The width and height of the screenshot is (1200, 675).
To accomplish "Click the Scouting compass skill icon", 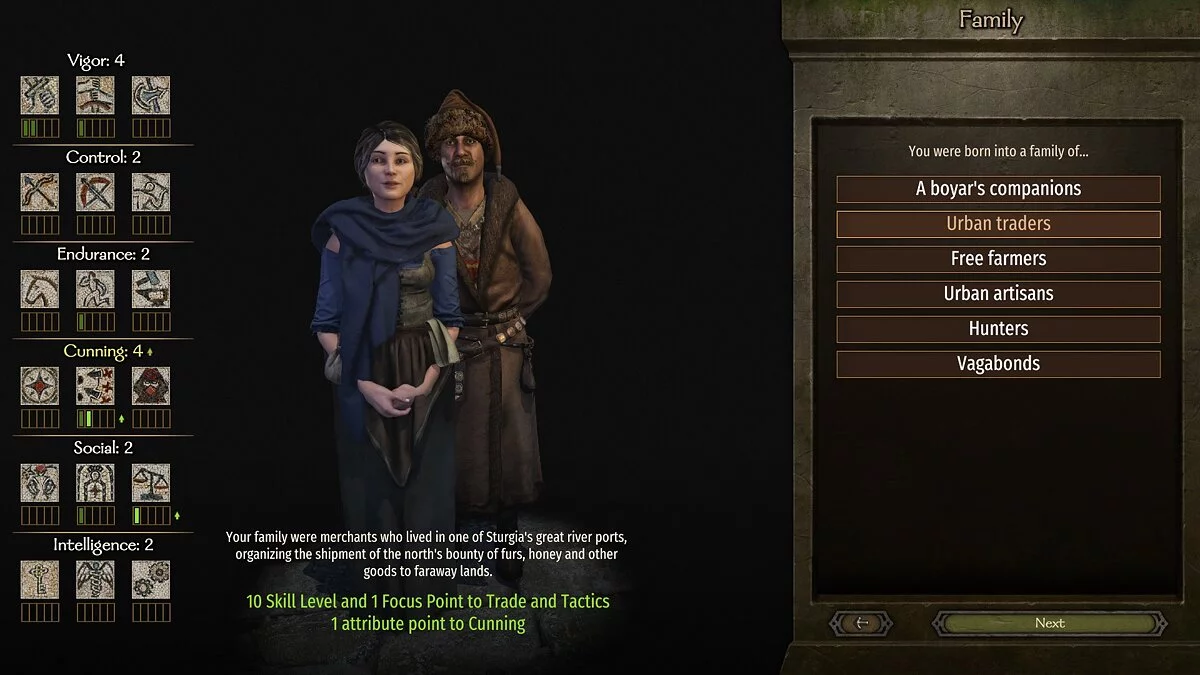I will click(x=40, y=386).
